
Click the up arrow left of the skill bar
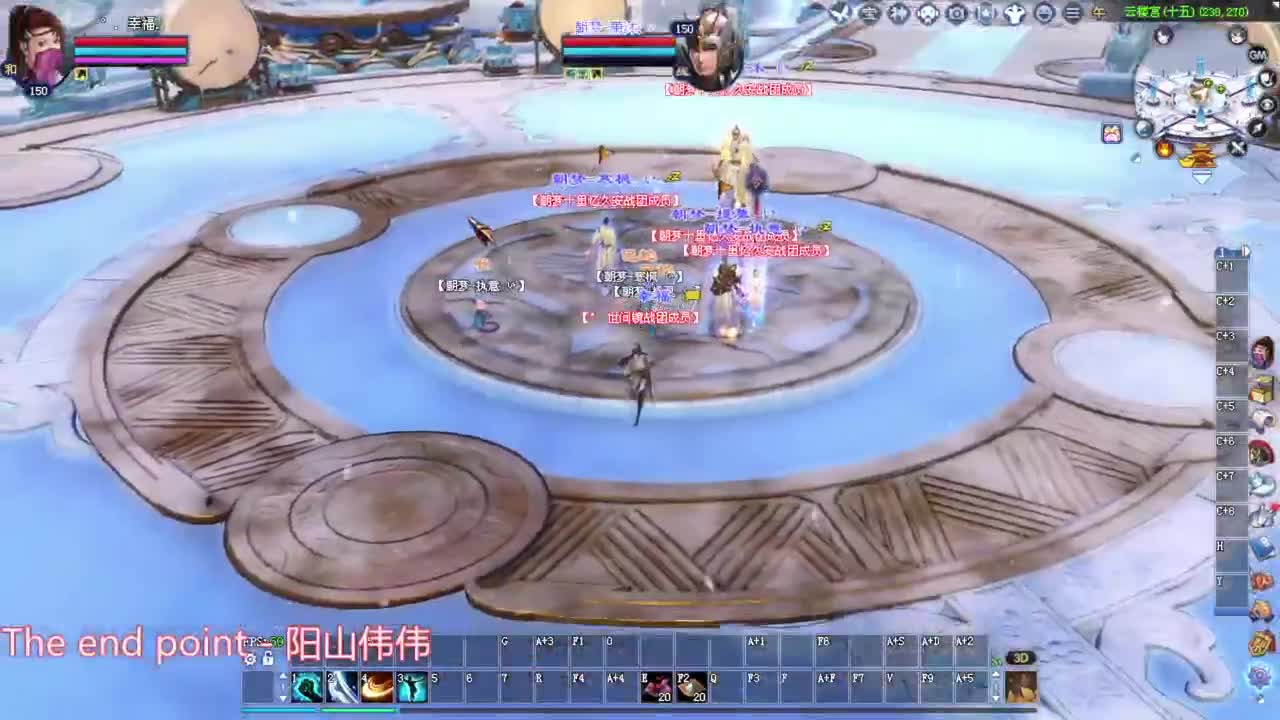pos(283,674)
